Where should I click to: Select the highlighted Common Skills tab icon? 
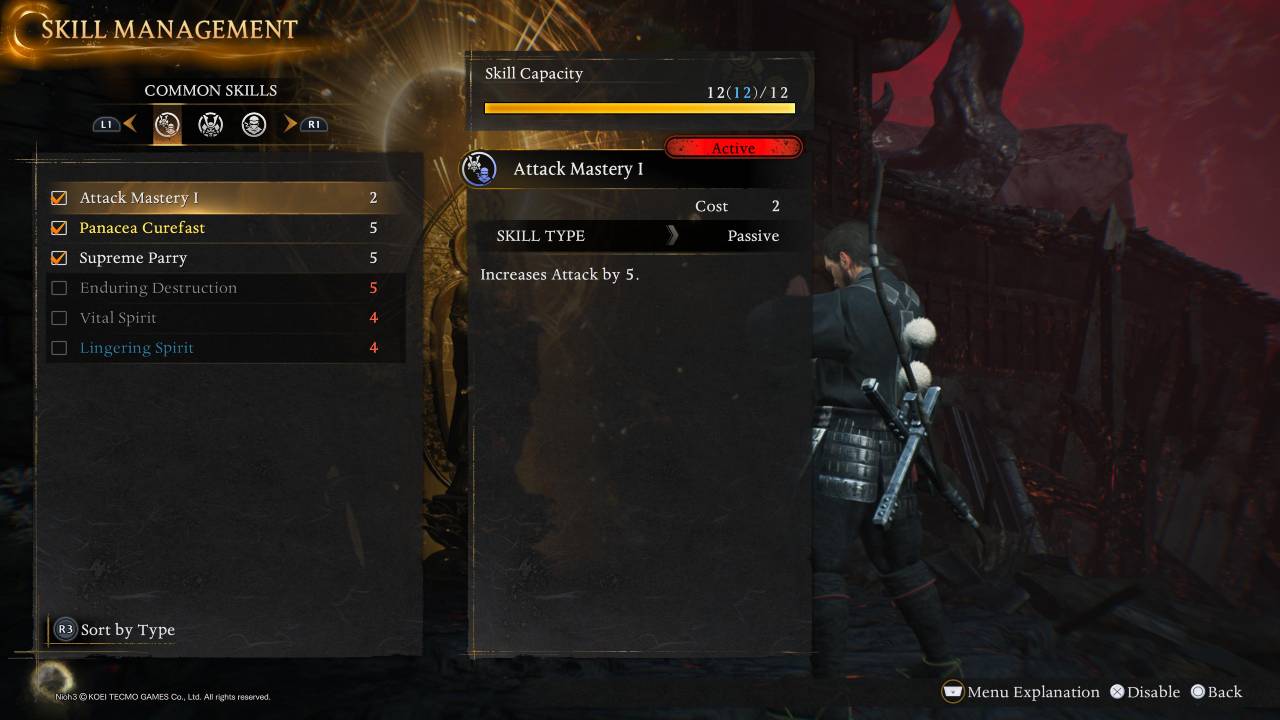coord(167,125)
